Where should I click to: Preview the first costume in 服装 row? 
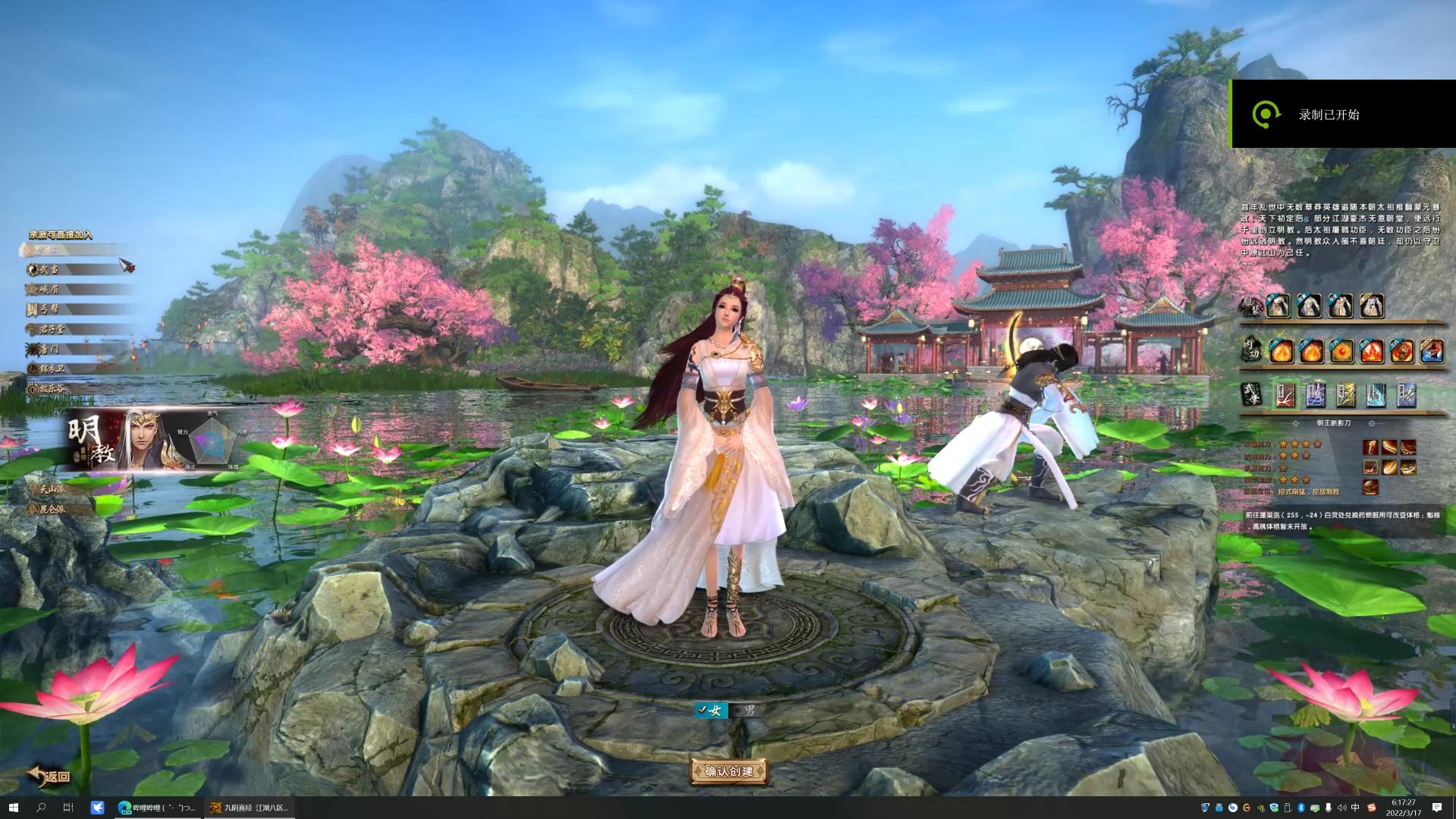tap(1279, 306)
